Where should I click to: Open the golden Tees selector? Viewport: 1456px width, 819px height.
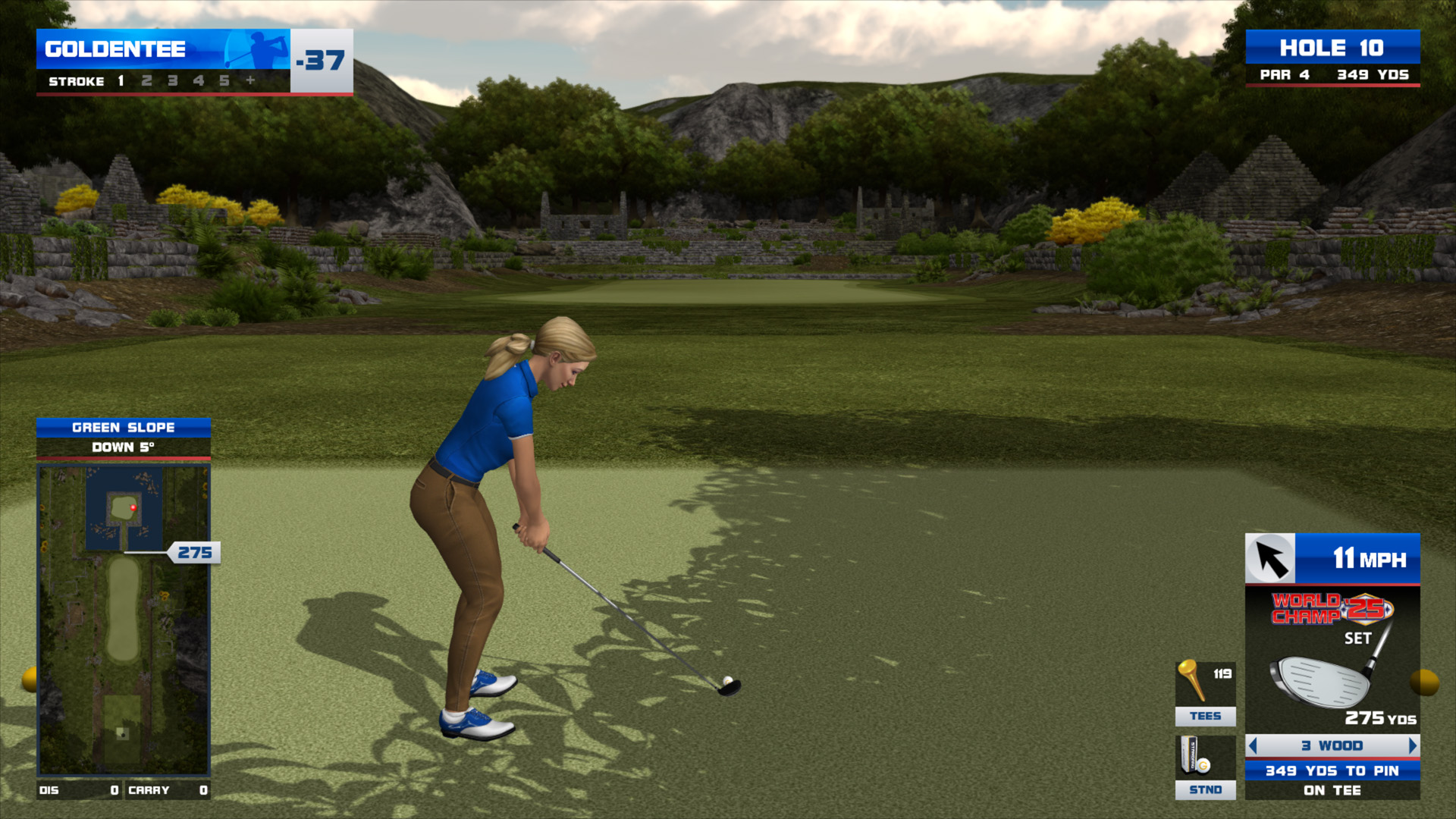pyautogui.click(x=1205, y=693)
